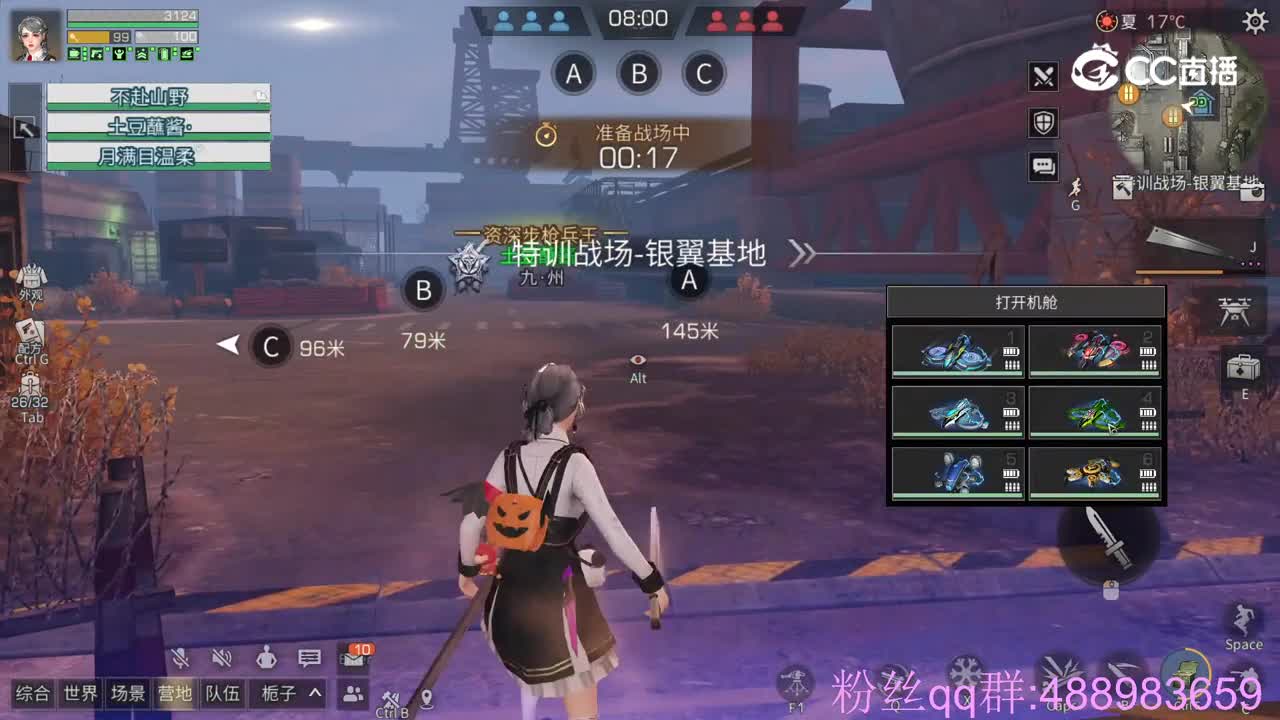Screen dimensions: 1280x720
Task: Select the crossed swords quick-chat icon
Action: pyautogui.click(x=1043, y=76)
